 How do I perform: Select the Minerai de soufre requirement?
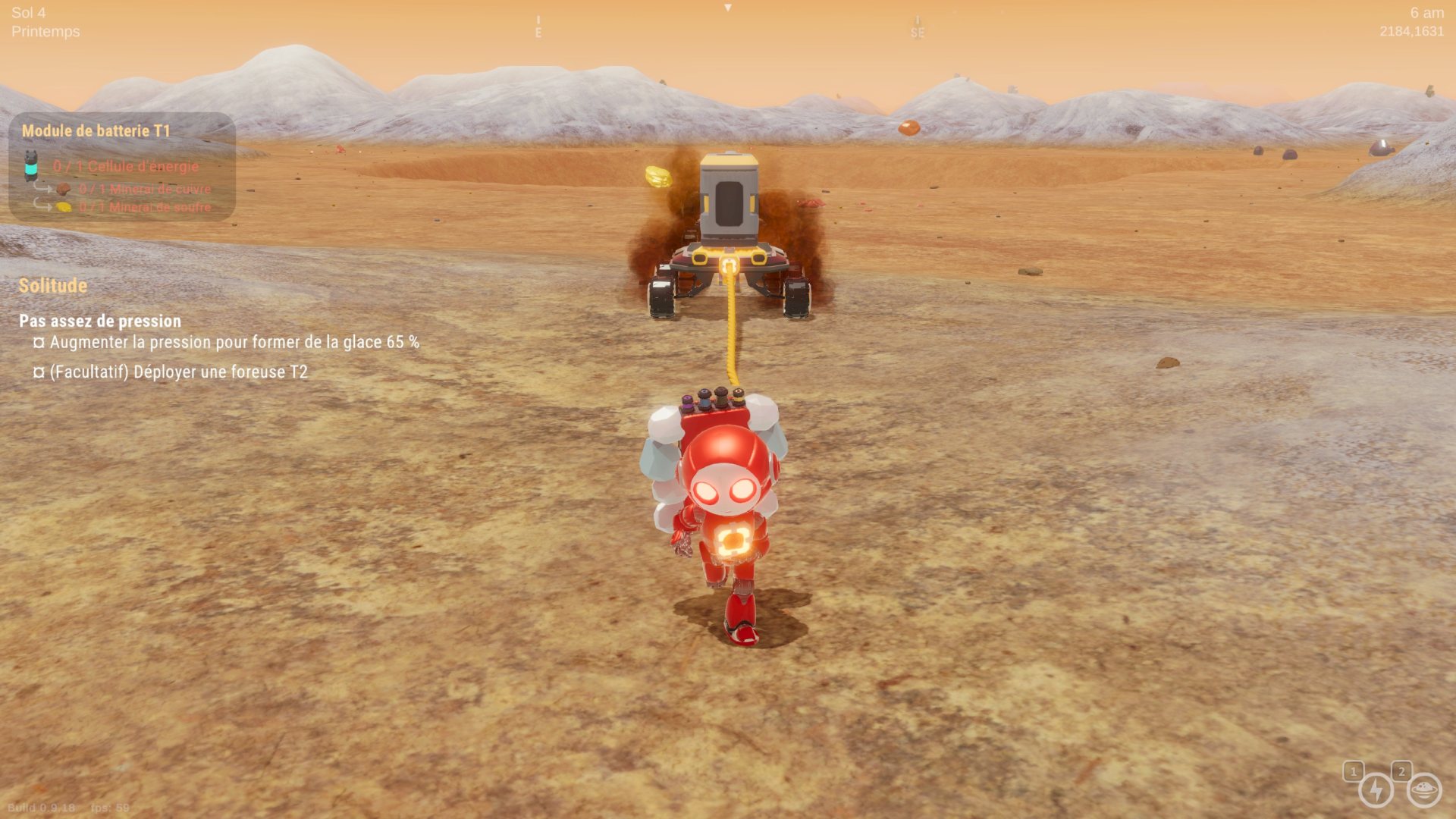pos(144,207)
